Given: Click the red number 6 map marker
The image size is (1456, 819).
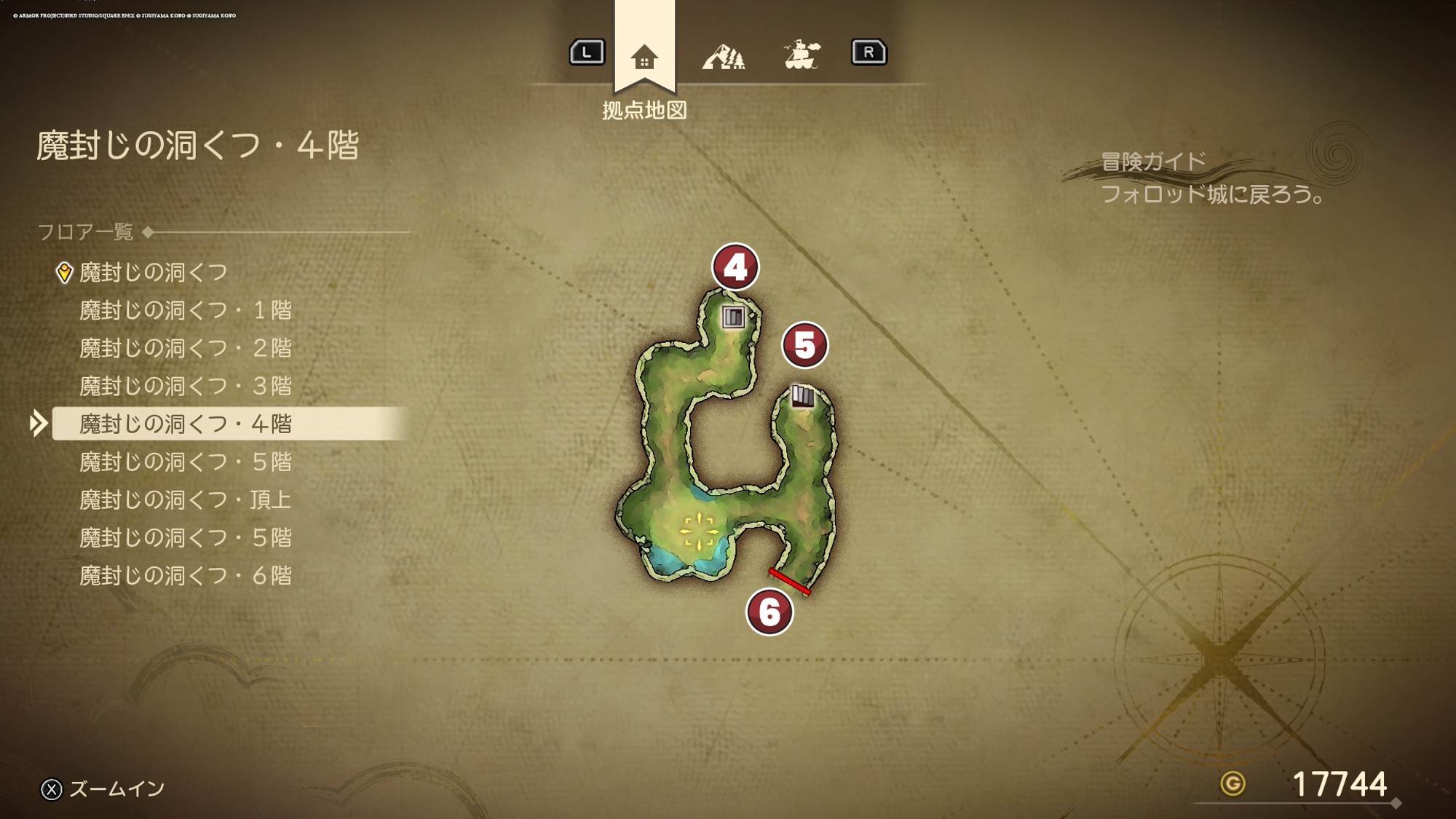Looking at the screenshot, I should pos(769,612).
